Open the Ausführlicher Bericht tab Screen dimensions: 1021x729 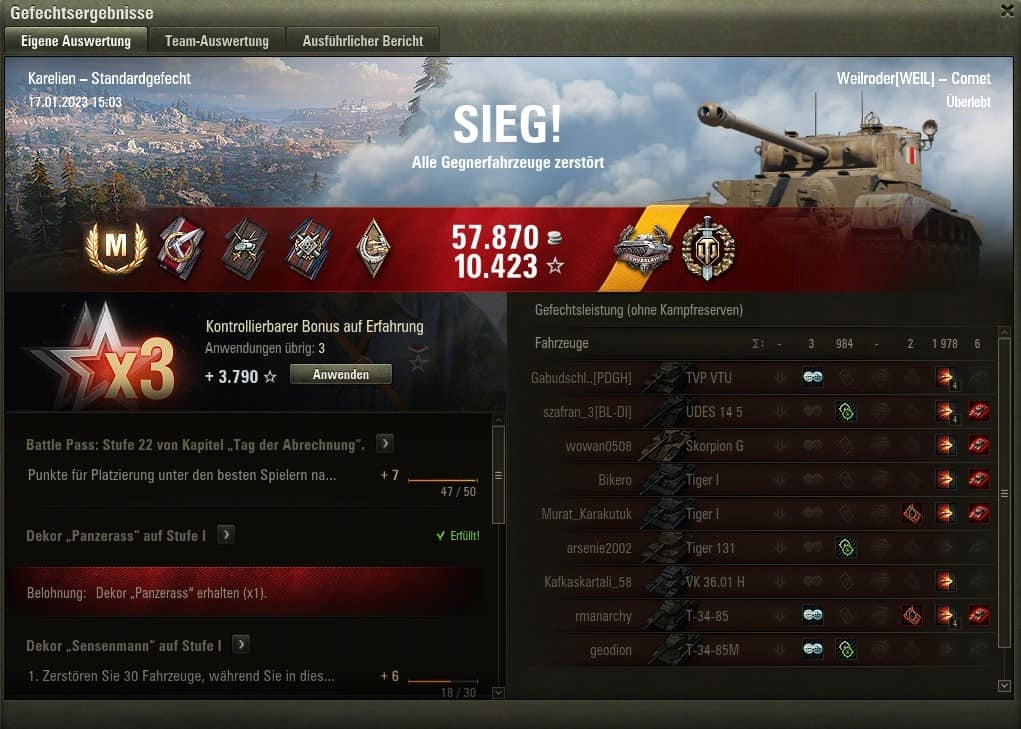tap(363, 41)
